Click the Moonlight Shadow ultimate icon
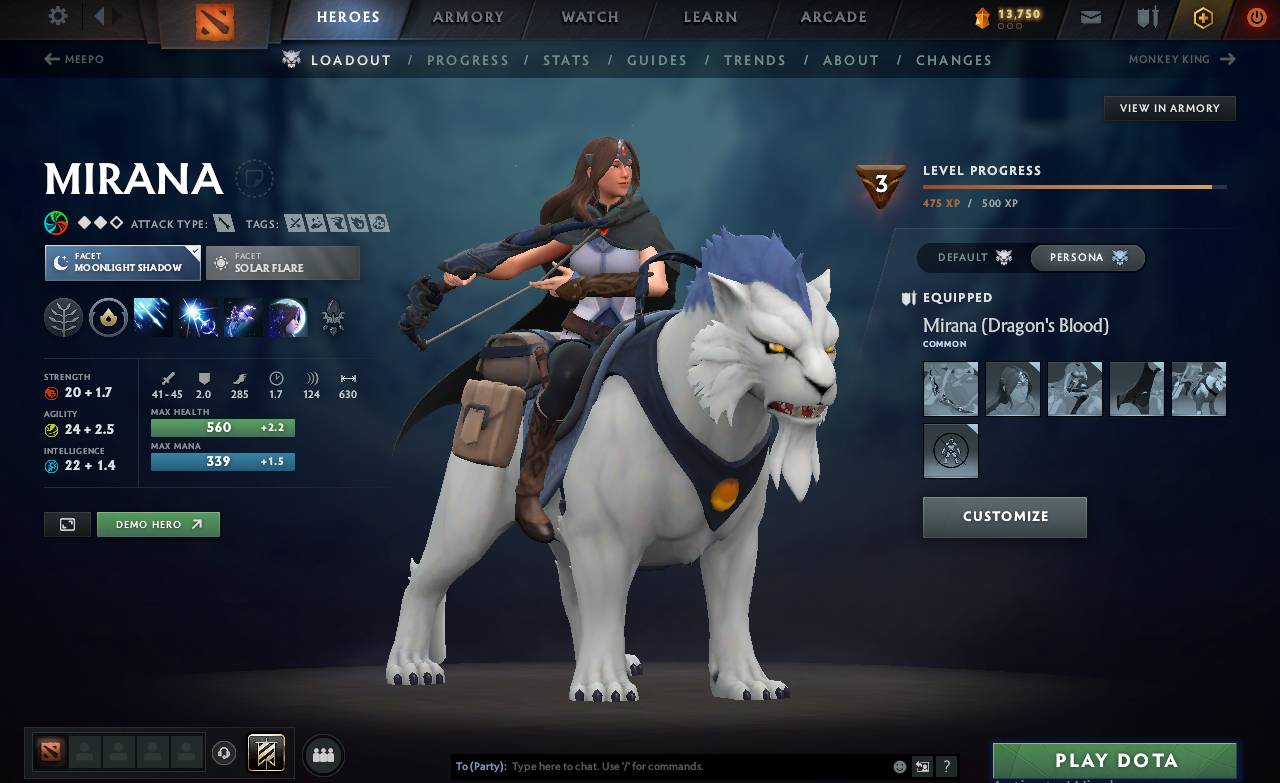The image size is (1280, 783). [x=288, y=317]
